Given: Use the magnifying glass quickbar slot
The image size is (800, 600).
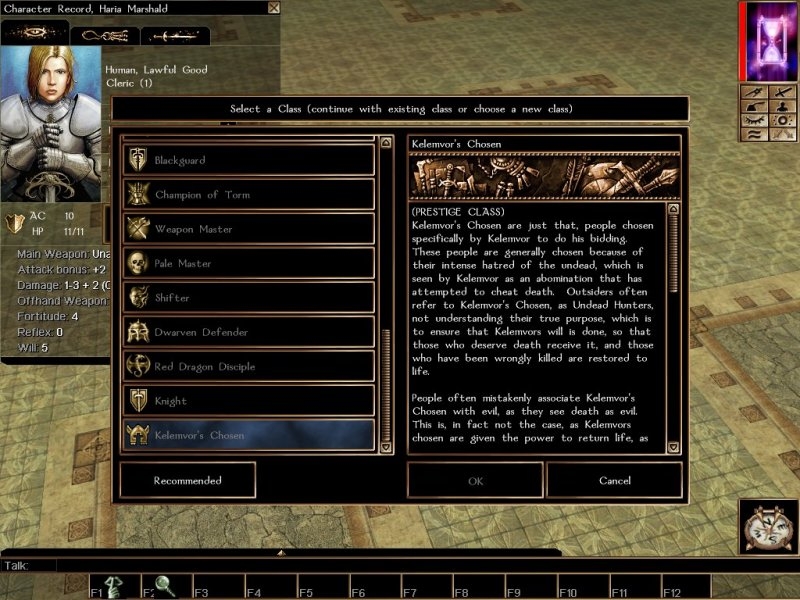Looking at the screenshot, I should 160,586.
